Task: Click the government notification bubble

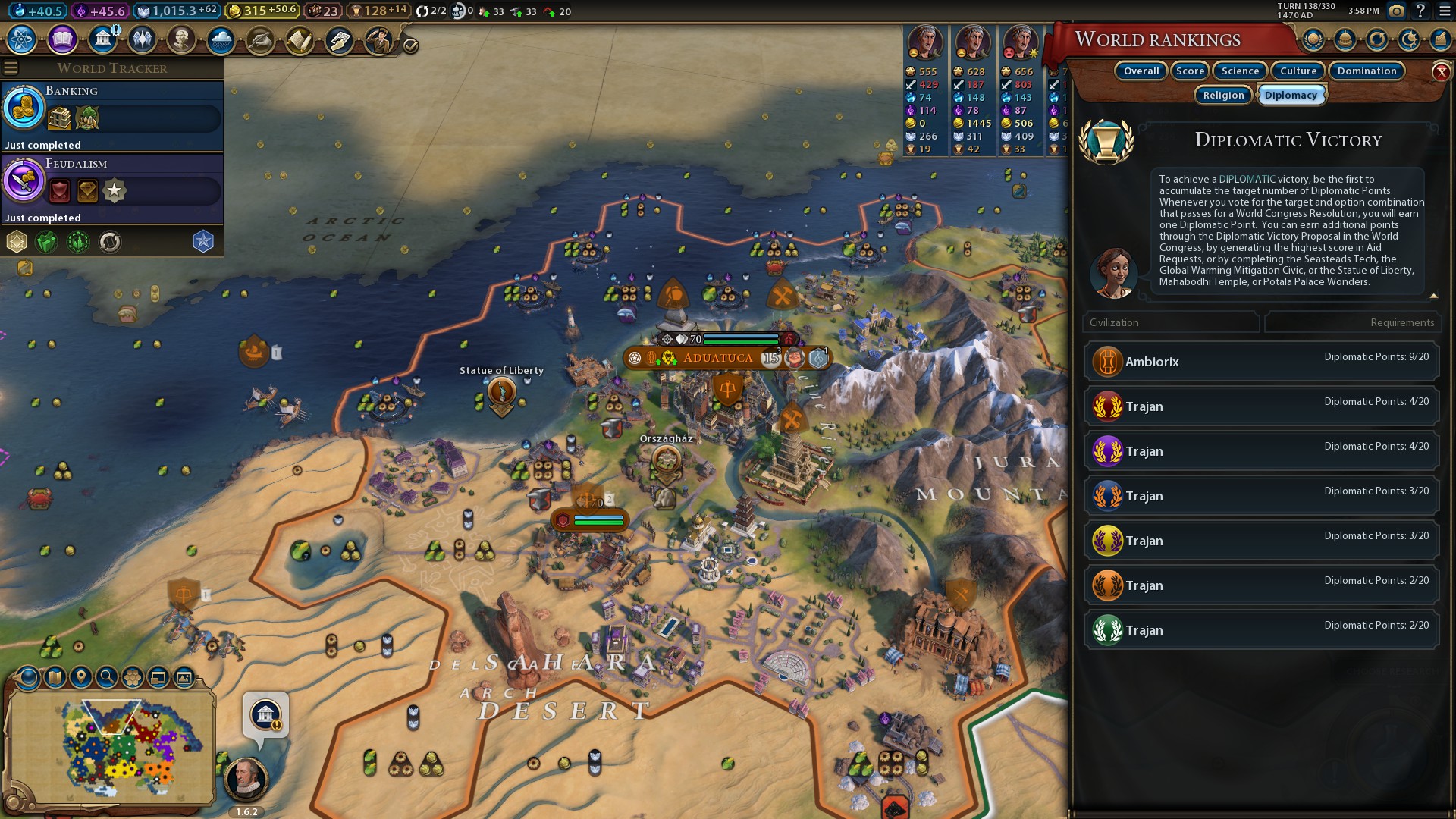Action: (x=265, y=715)
